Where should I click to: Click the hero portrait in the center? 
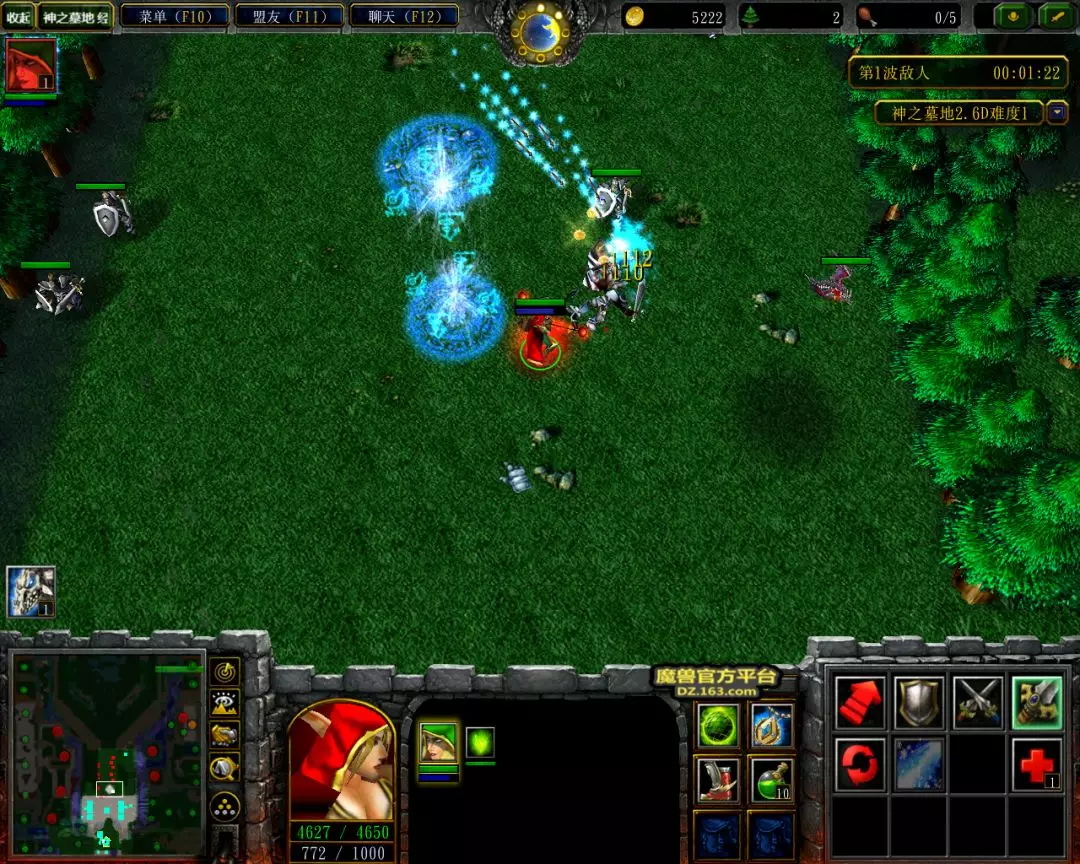pos(341,760)
